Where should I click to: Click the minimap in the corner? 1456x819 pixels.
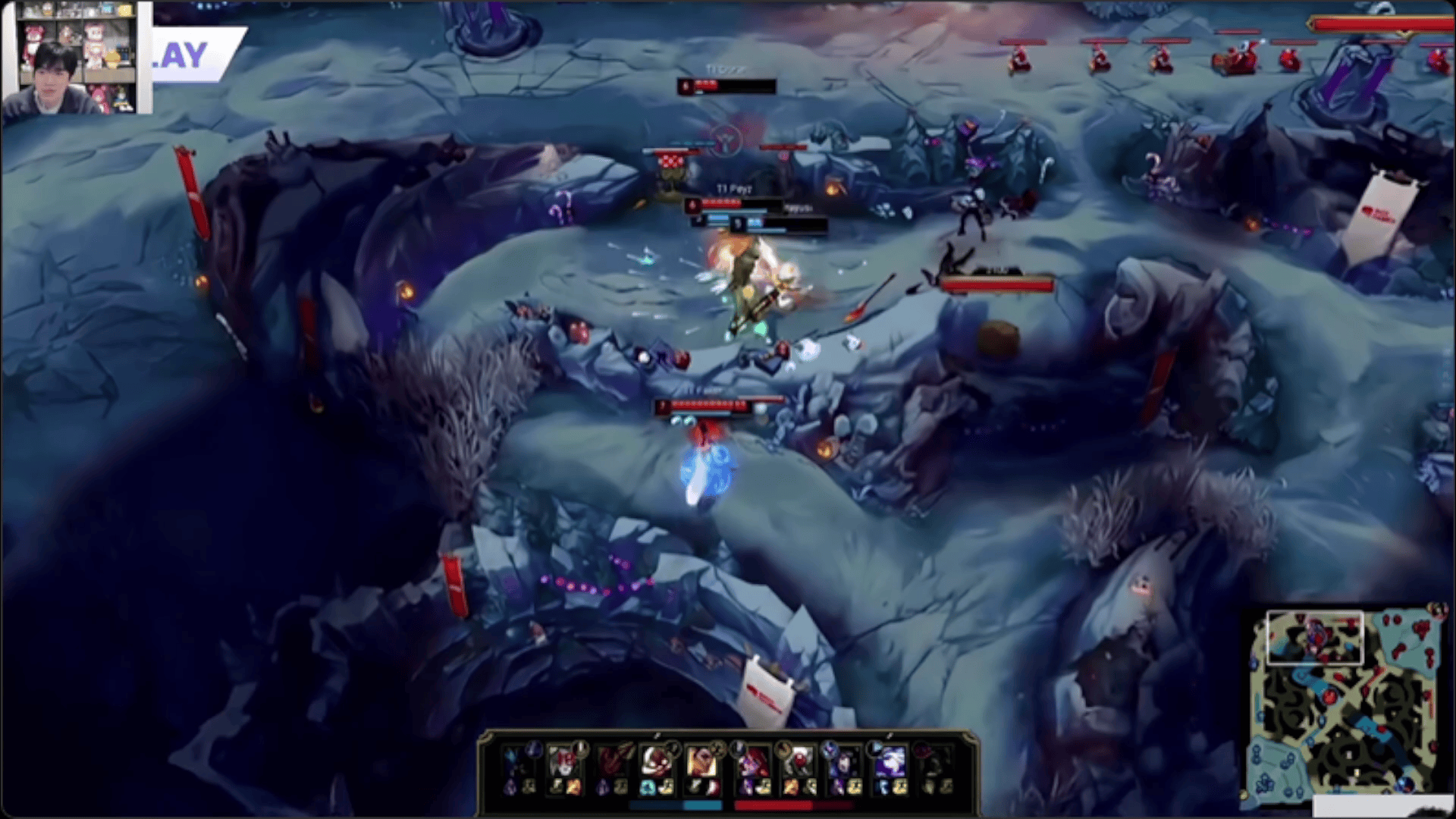[1343, 701]
